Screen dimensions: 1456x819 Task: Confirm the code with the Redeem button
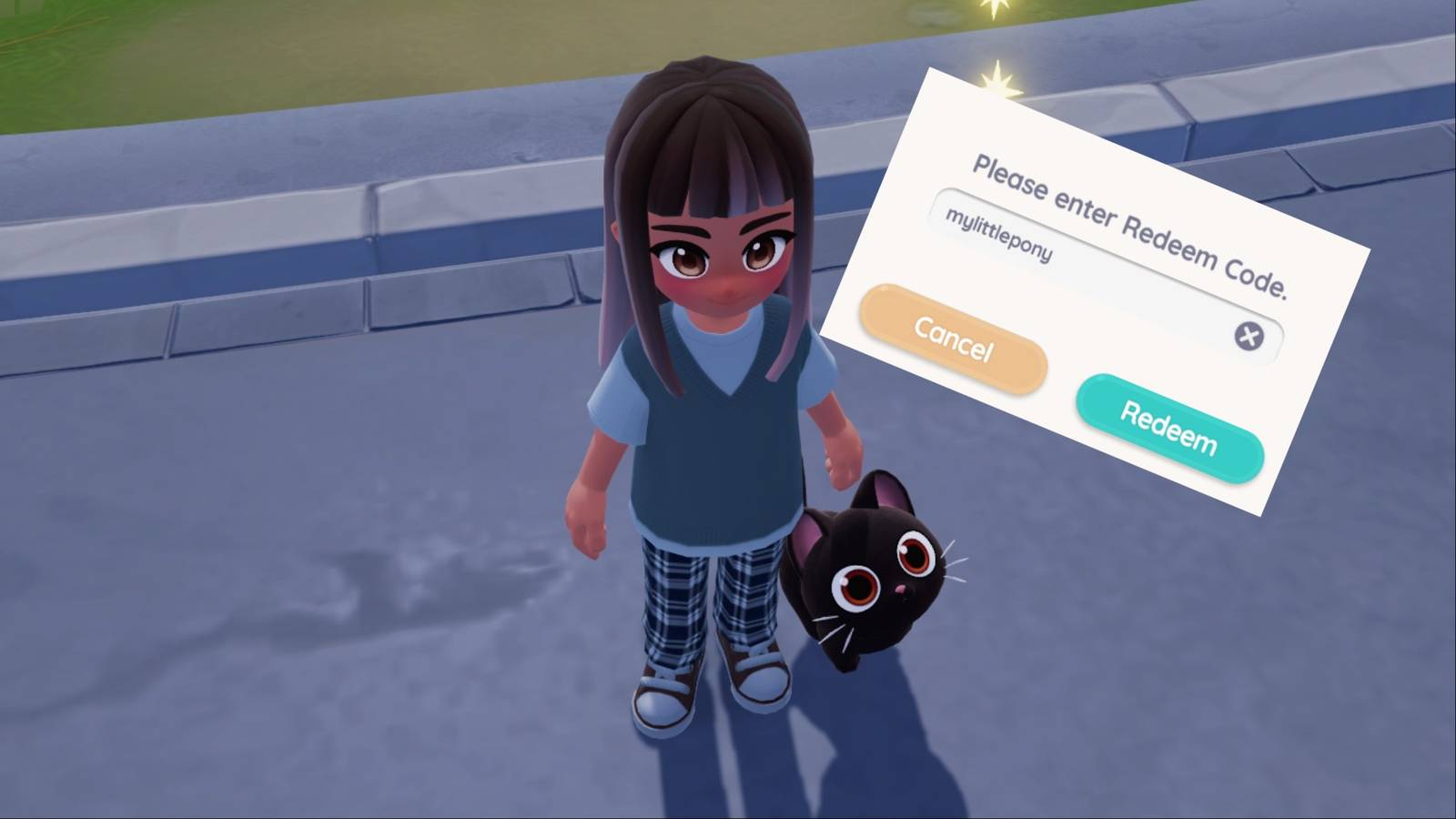tap(1168, 427)
